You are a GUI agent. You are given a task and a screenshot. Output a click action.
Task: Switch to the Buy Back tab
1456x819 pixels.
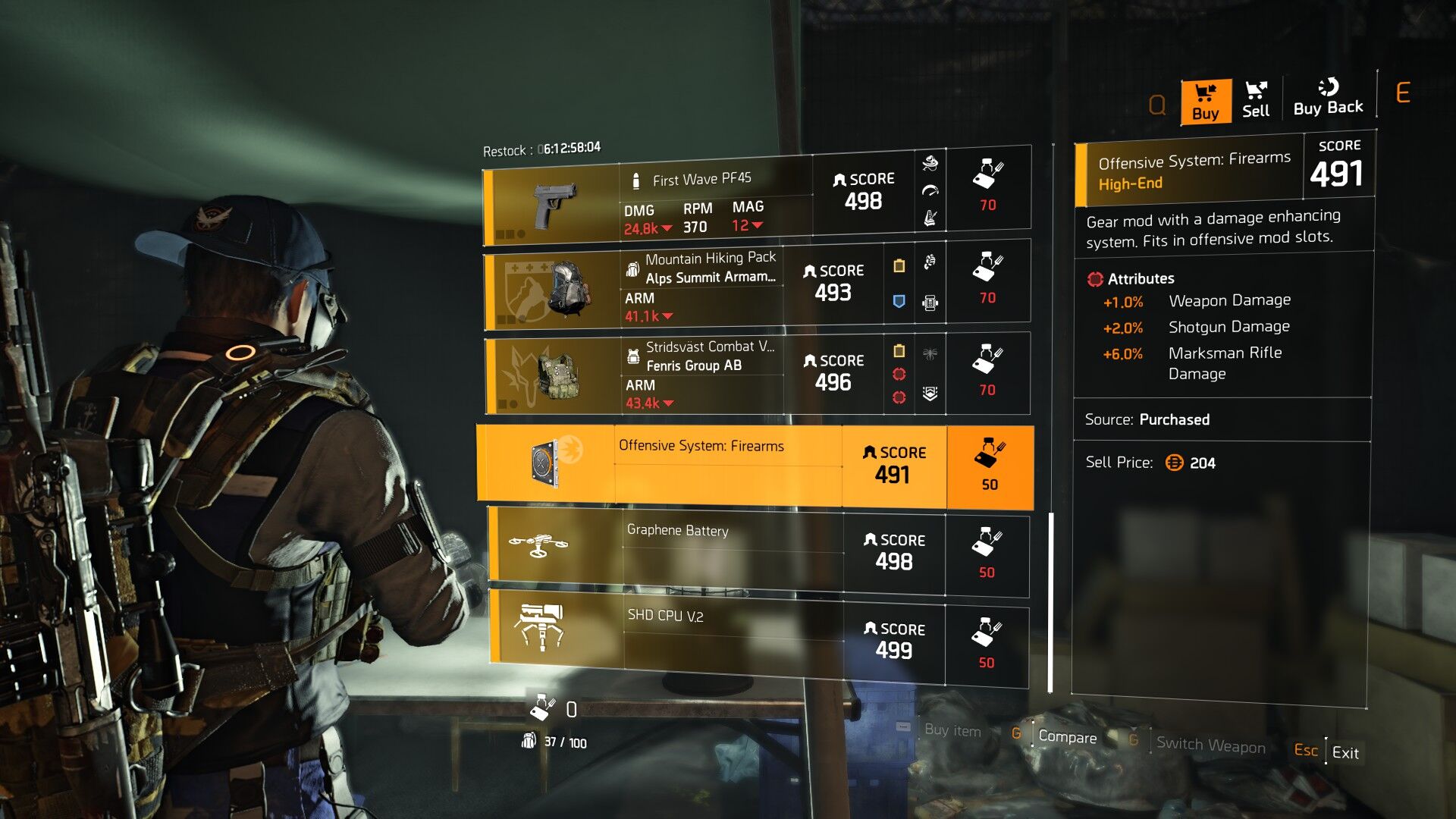(x=1328, y=99)
